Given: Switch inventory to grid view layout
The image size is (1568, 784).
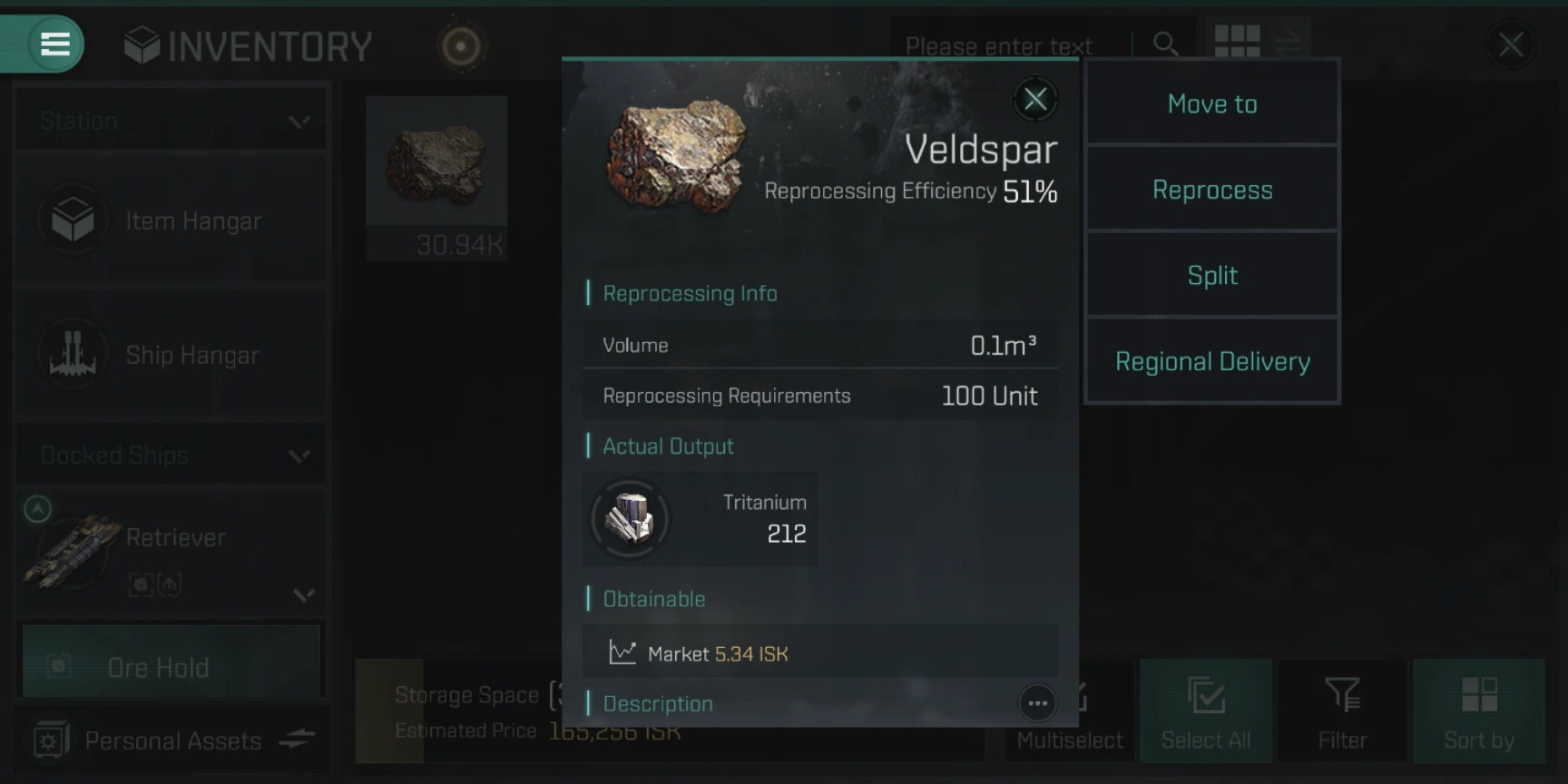Looking at the screenshot, I should [1236, 41].
